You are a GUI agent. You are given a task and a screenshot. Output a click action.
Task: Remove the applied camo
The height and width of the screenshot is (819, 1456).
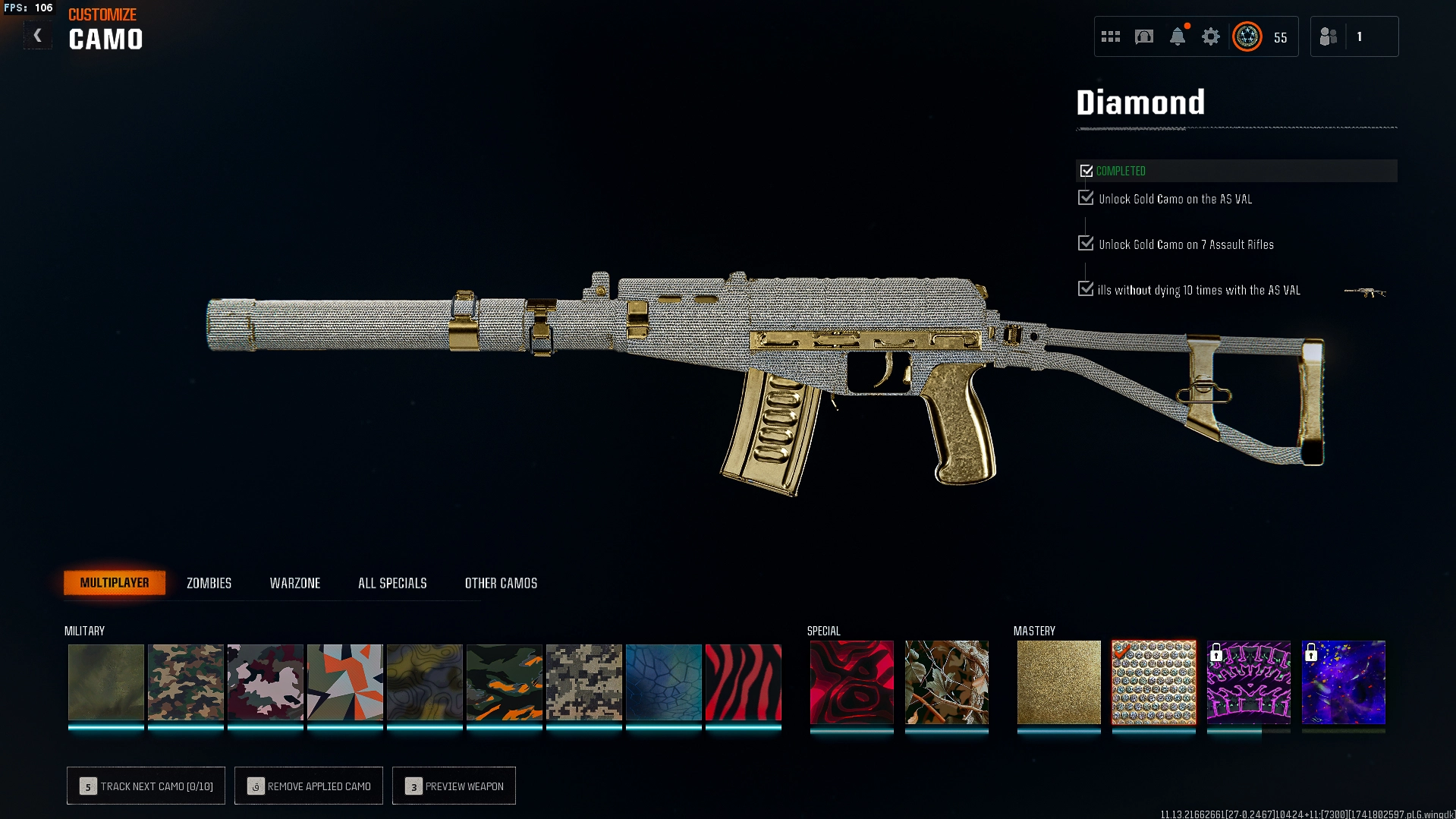click(309, 786)
